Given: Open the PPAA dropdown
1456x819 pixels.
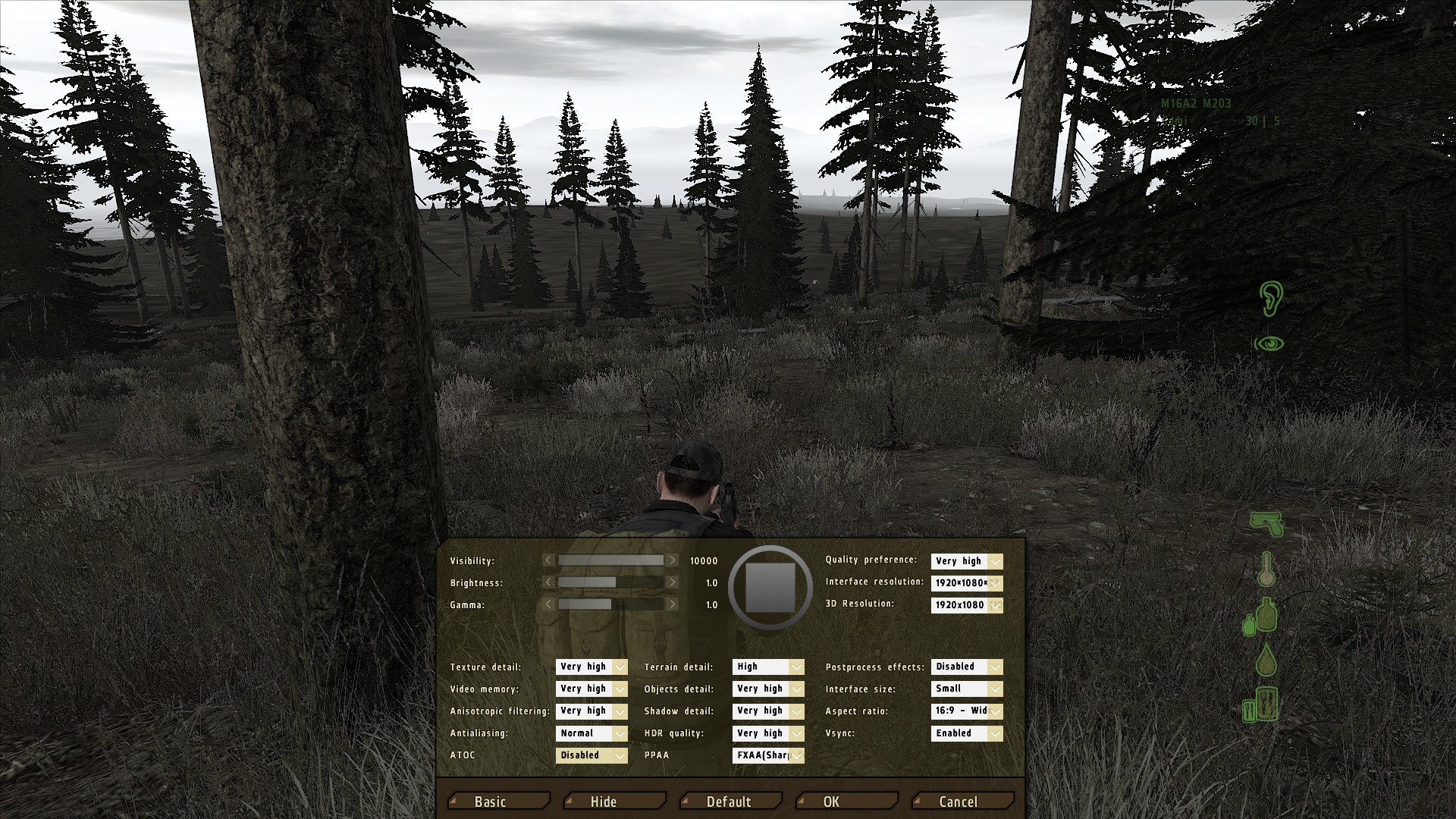Looking at the screenshot, I should click(x=768, y=755).
